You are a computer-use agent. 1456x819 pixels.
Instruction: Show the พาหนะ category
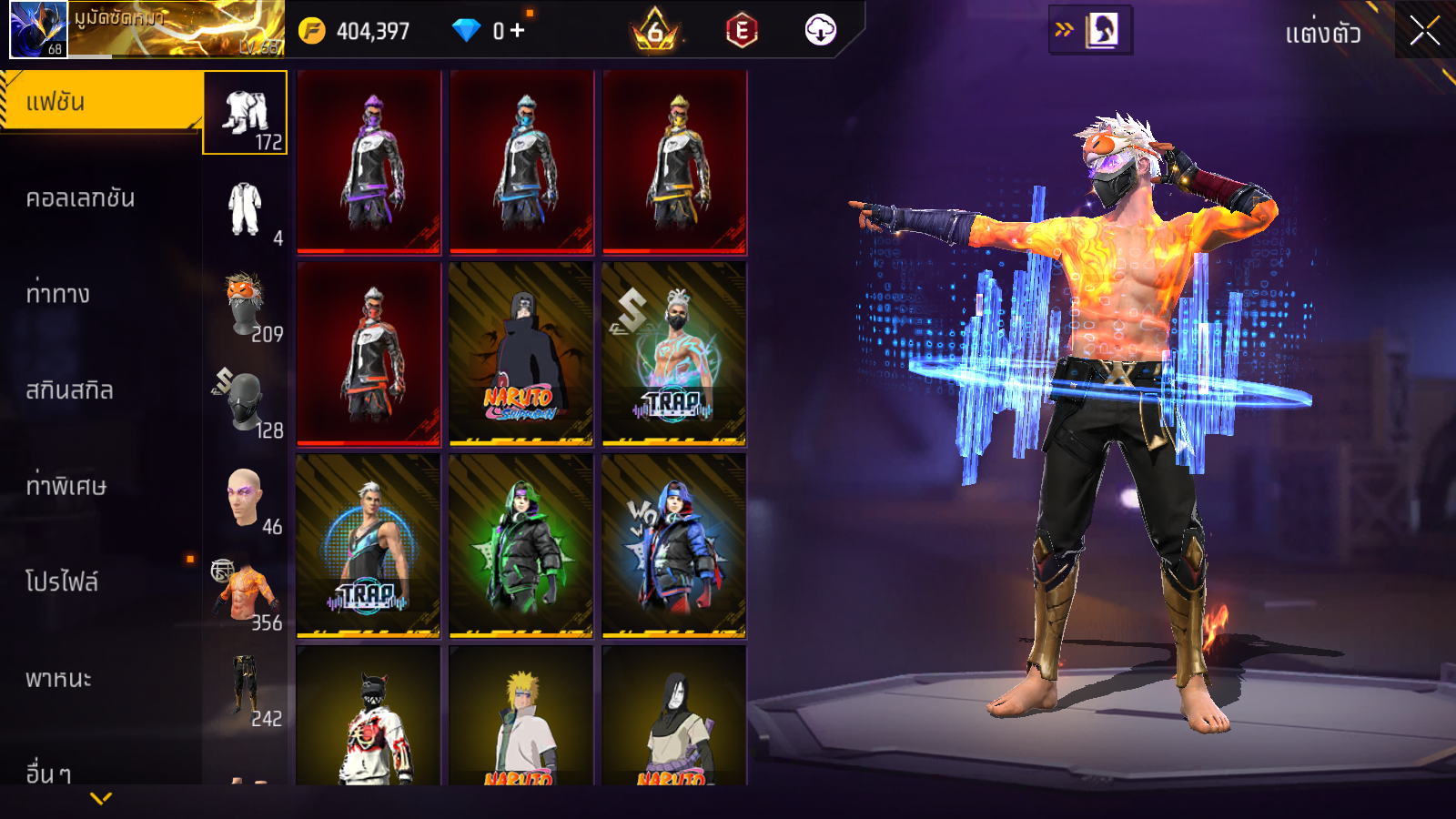click(59, 679)
